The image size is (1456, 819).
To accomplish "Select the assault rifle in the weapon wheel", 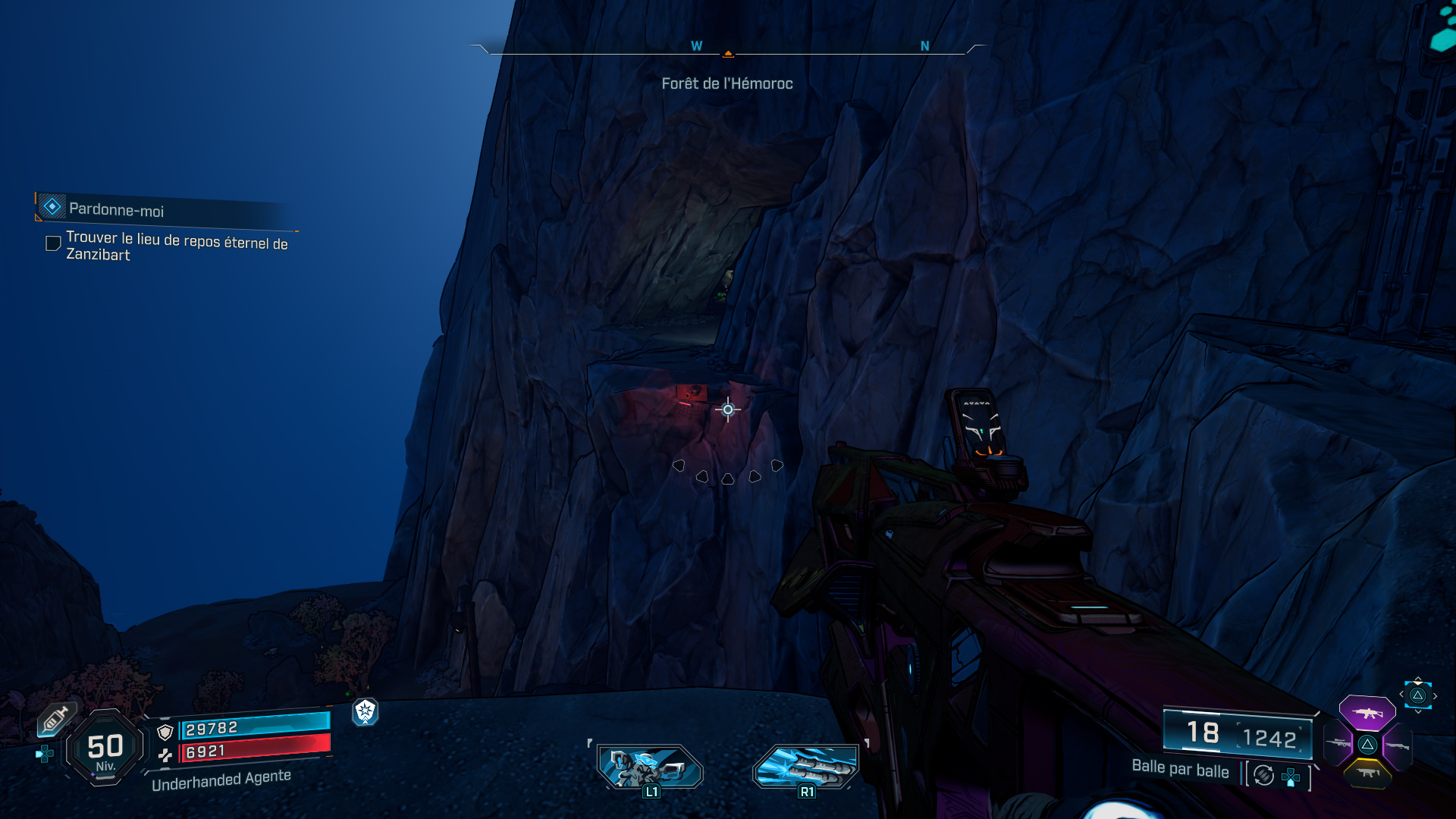I will tap(1368, 712).
